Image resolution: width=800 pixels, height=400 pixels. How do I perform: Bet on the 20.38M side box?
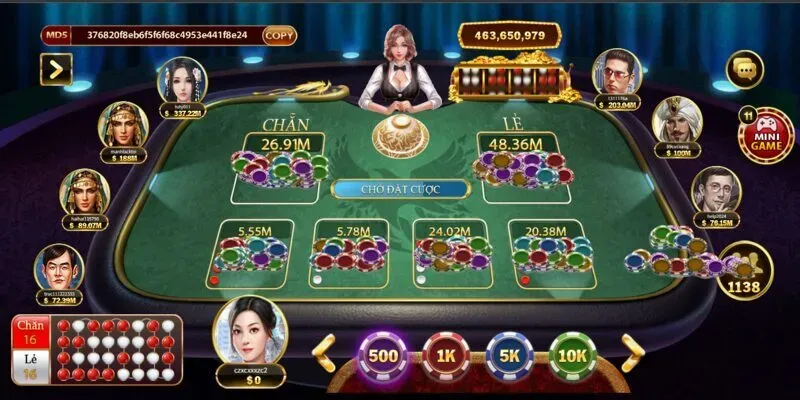552,250
